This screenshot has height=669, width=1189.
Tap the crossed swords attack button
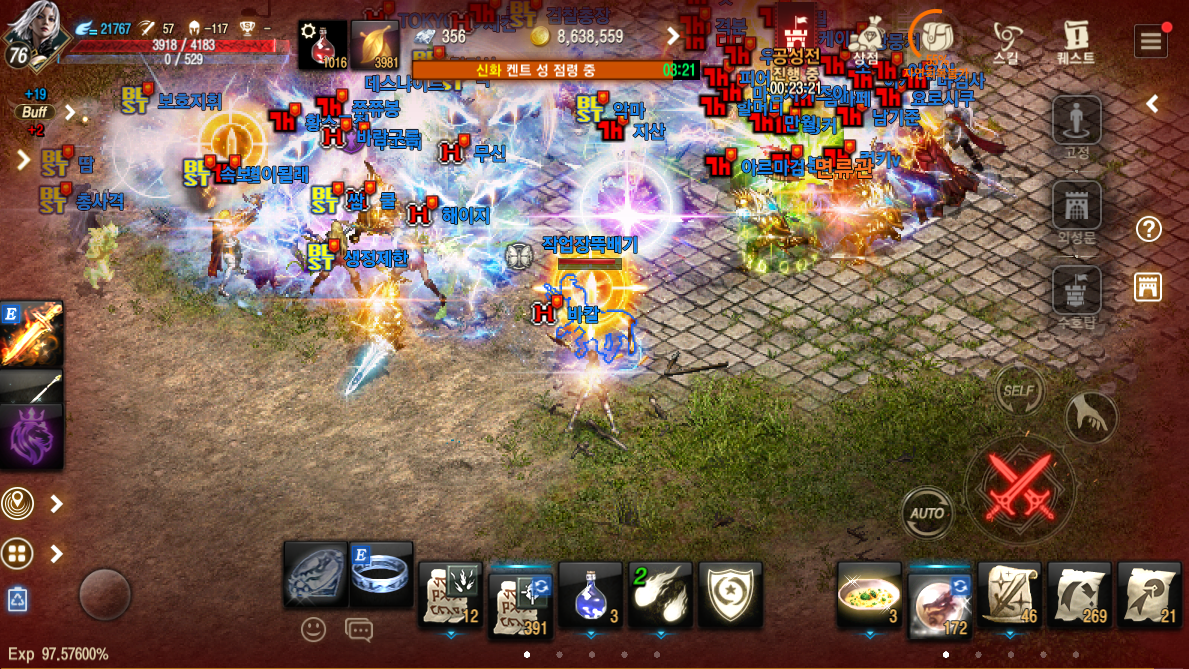[x=1020, y=487]
